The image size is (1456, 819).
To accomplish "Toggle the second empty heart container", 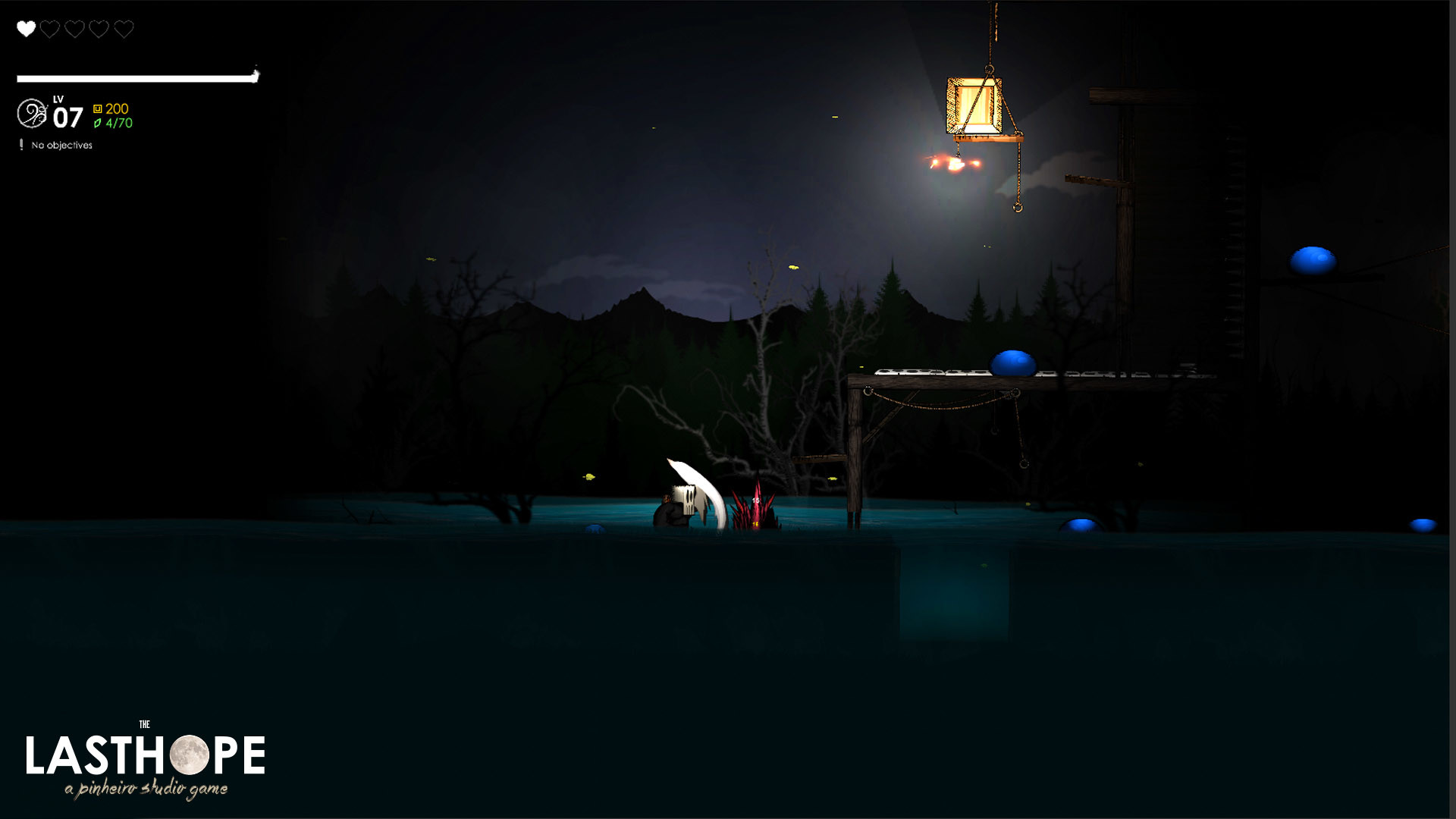I will 49,29.
